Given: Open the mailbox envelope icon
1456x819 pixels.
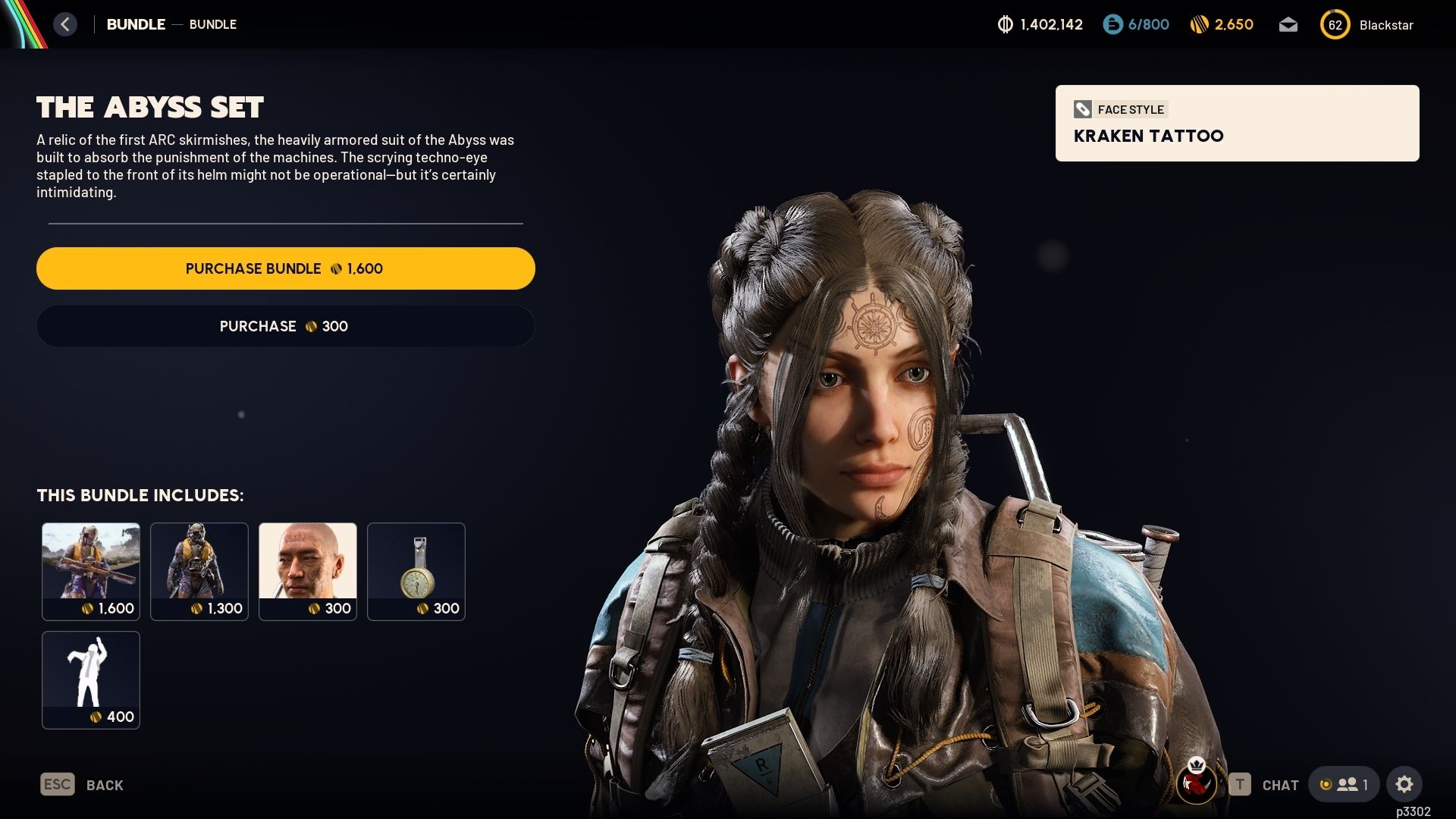Looking at the screenshot, I should (1288, 25).
